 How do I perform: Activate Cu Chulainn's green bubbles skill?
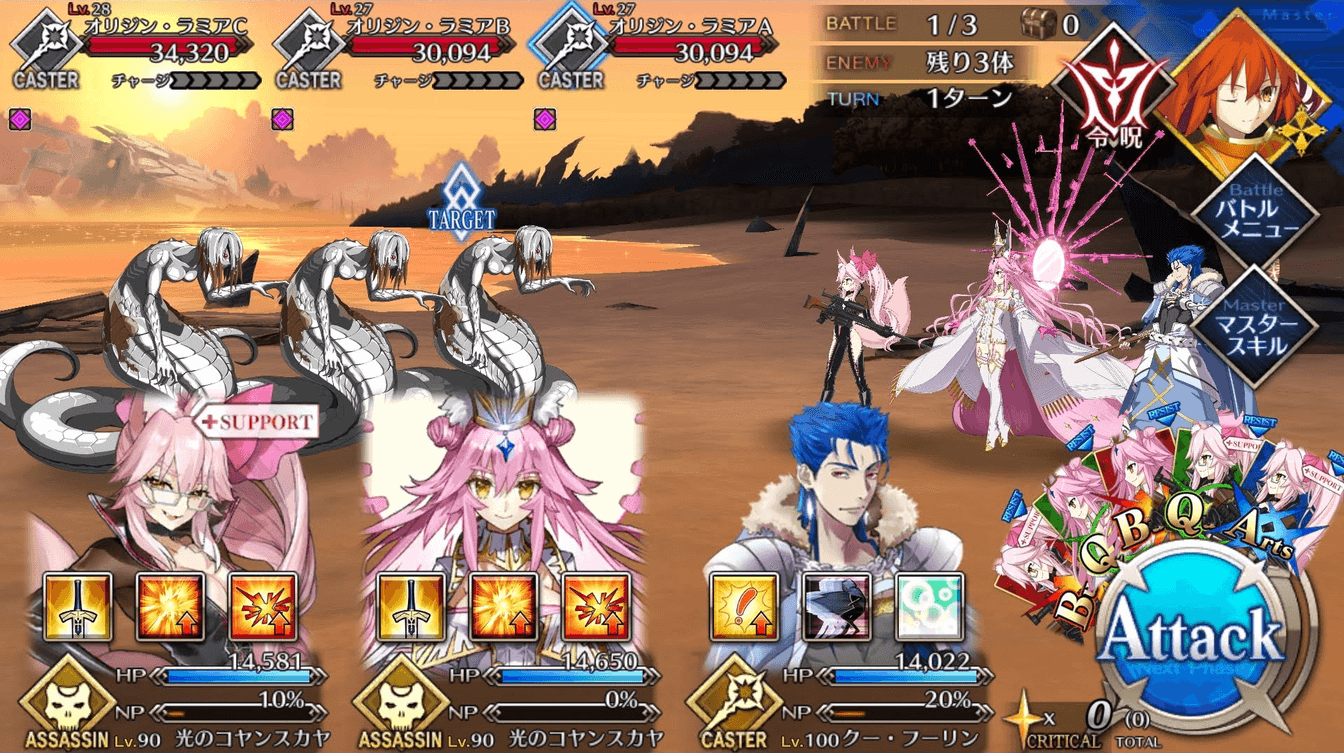click(929, 607)
